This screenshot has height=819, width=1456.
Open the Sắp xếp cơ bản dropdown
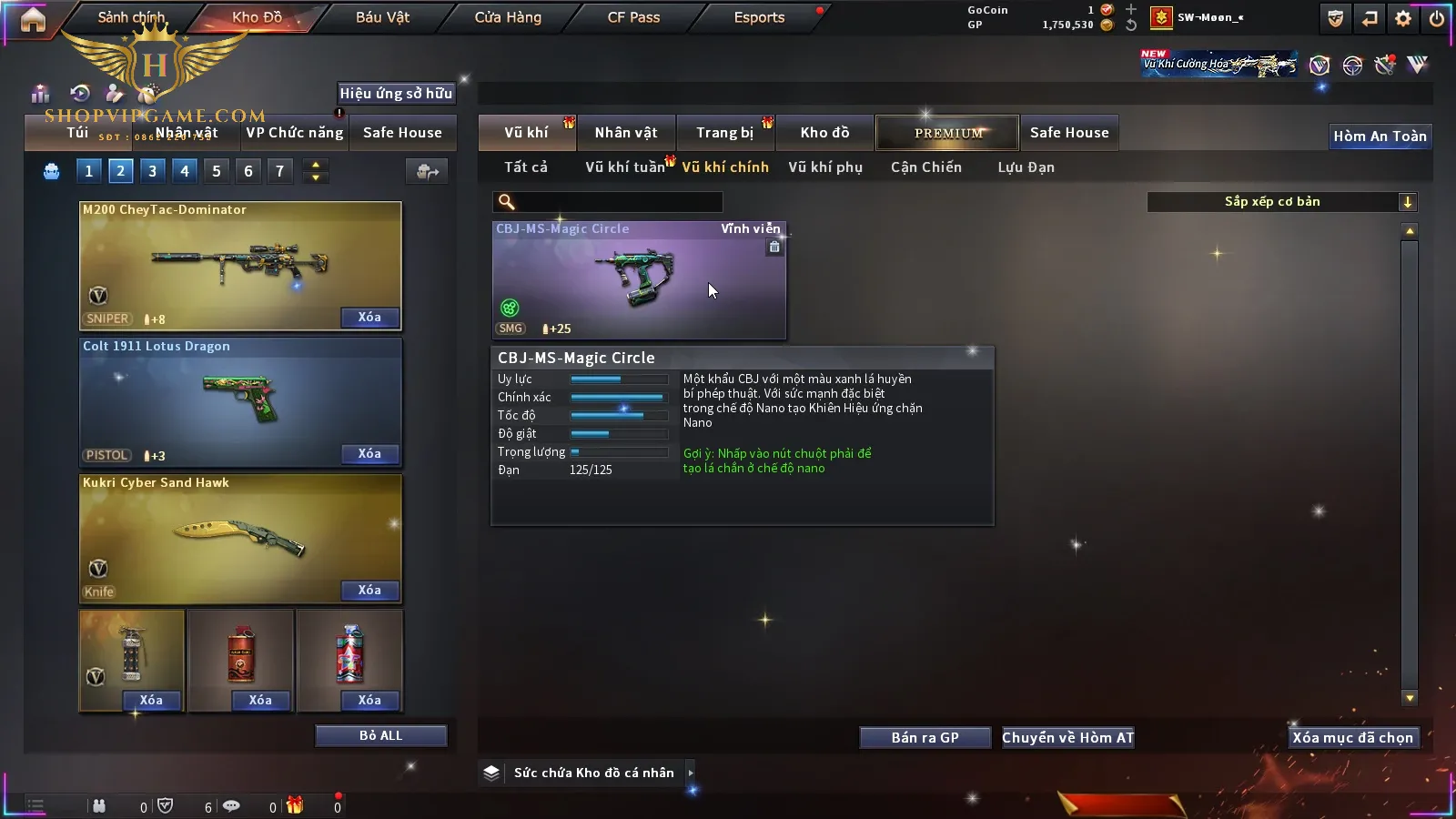[x=1281, y=202]
